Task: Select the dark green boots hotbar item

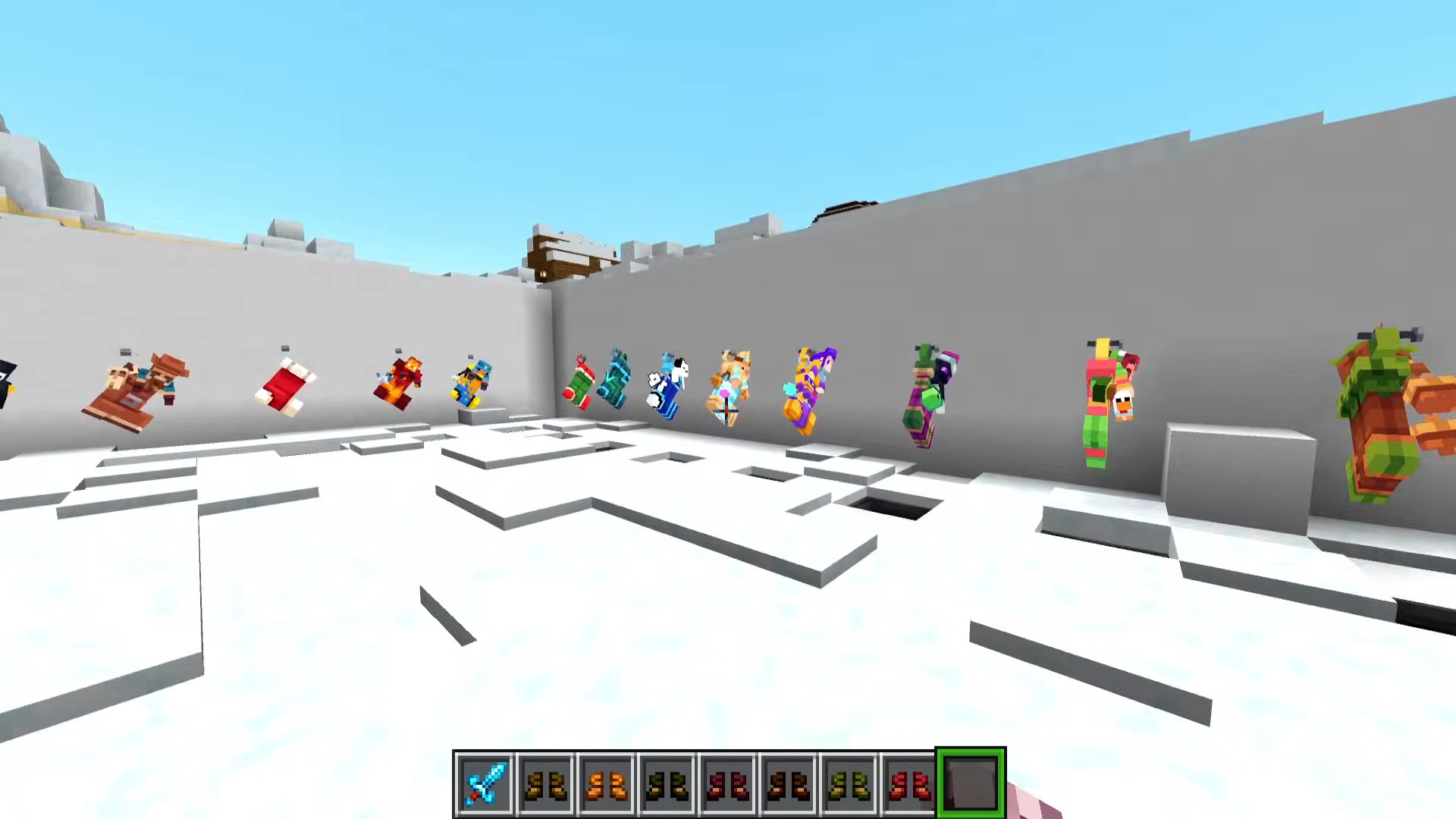Action: (667, 782)
